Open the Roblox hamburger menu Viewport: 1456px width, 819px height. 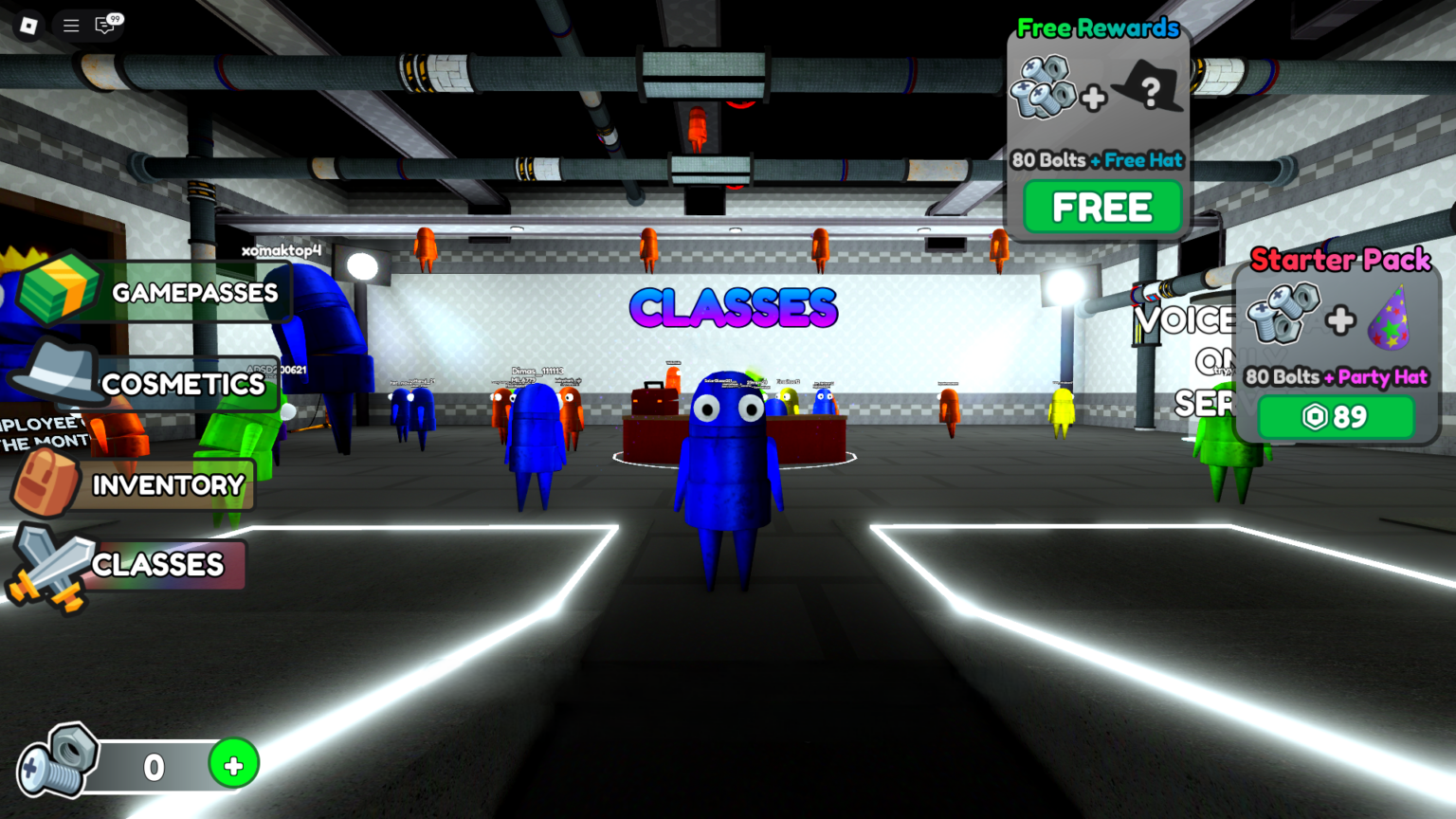click(x=70, y=26)
